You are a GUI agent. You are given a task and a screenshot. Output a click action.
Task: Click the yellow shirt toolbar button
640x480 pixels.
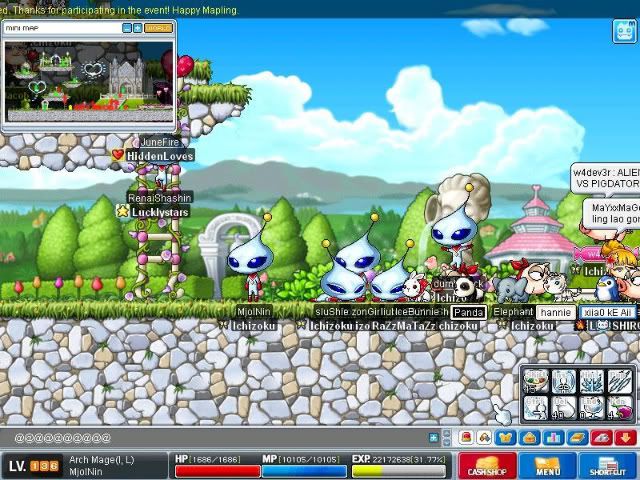(x=504, y=438)
